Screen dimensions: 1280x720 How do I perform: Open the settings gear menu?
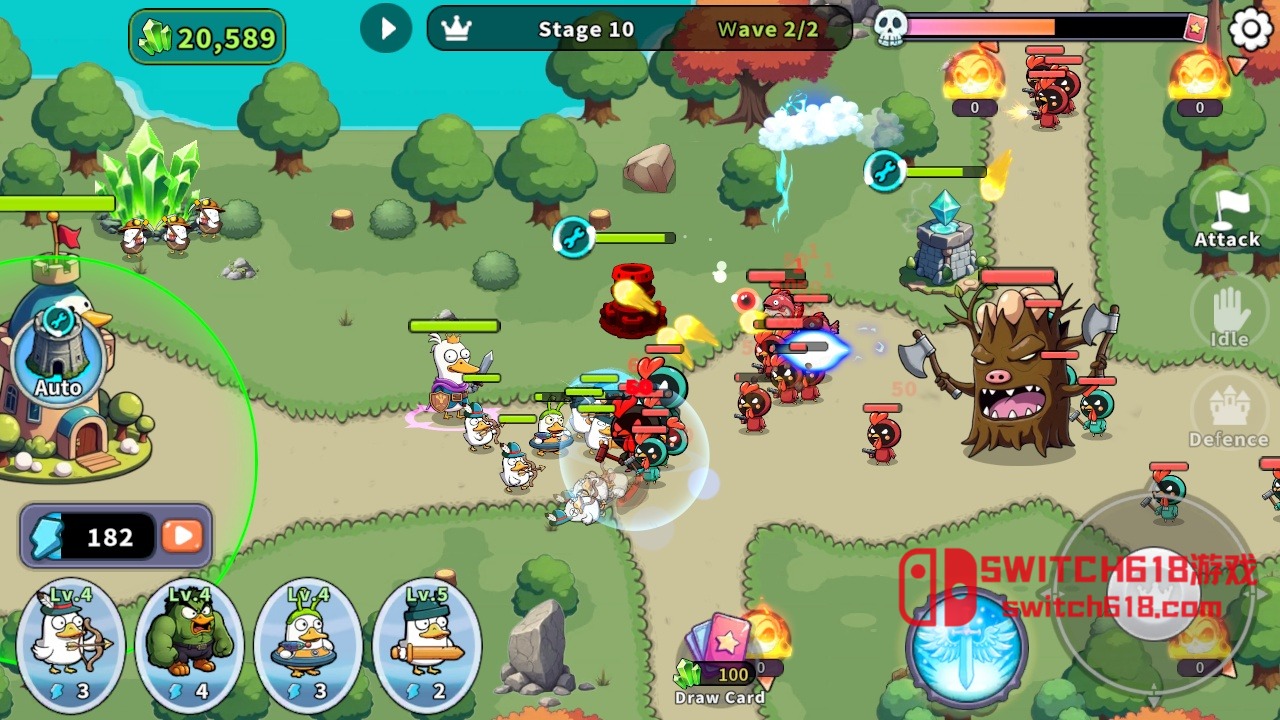click(1250, 29)
